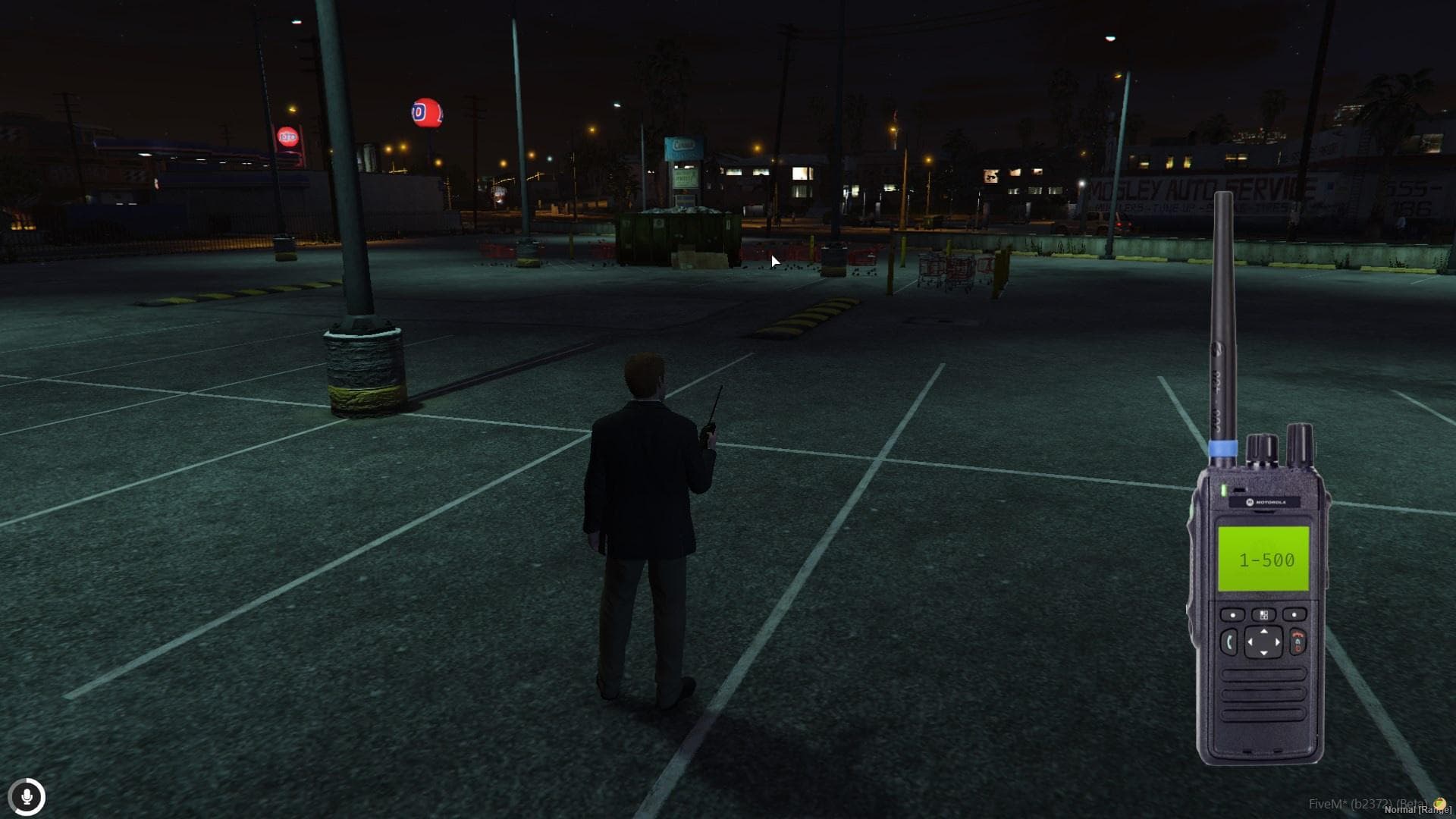1456x819 pixels.
Task: Hit the red power button on the radio
Action: coord(1298,642)
